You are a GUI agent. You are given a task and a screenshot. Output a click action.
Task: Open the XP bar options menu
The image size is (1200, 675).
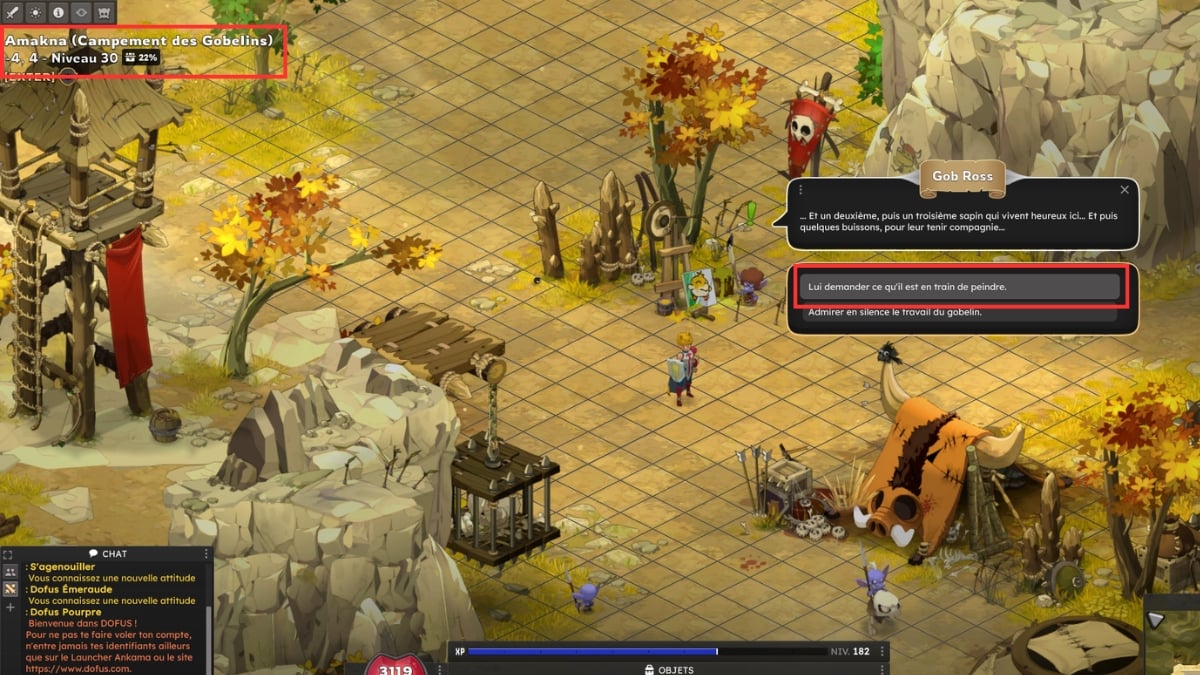point(882,651)
